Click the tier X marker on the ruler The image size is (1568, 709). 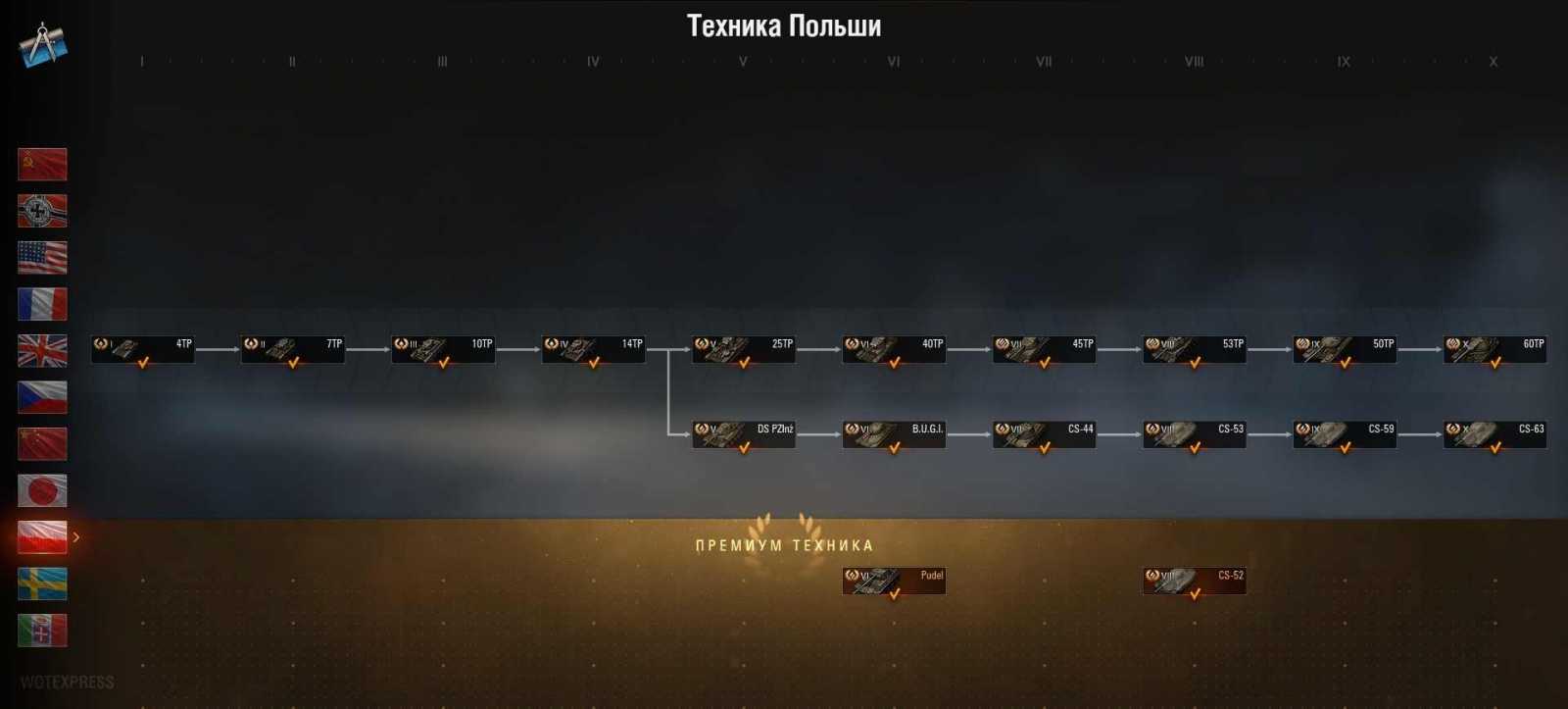tap(1494, 61)
